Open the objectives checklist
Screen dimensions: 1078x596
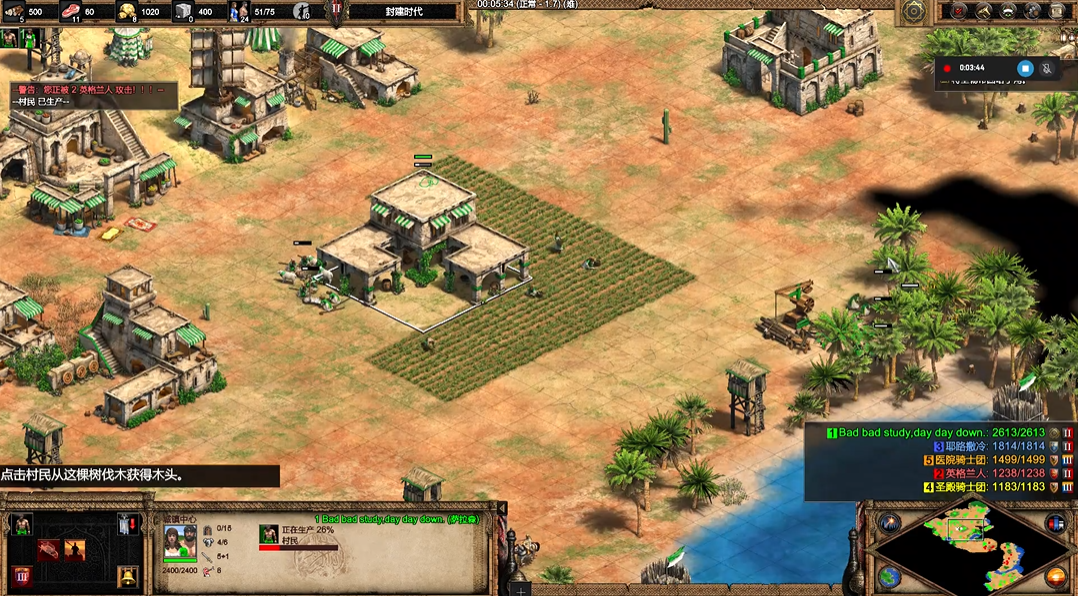959,11
